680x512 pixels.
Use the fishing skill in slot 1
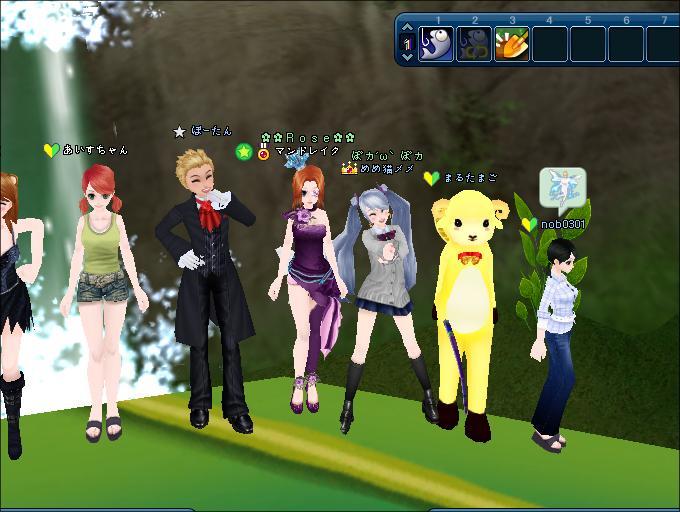click(x=436, y=44)
